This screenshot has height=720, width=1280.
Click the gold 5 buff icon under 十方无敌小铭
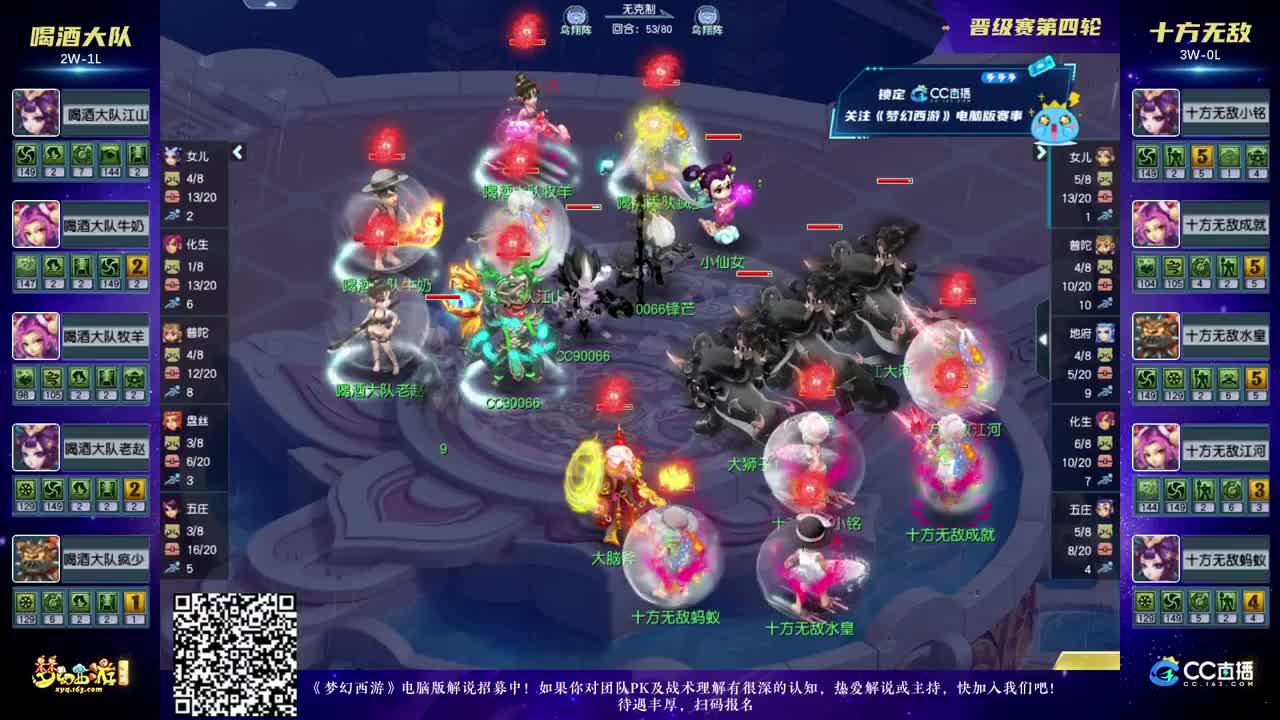click(x=1203, y=156)
